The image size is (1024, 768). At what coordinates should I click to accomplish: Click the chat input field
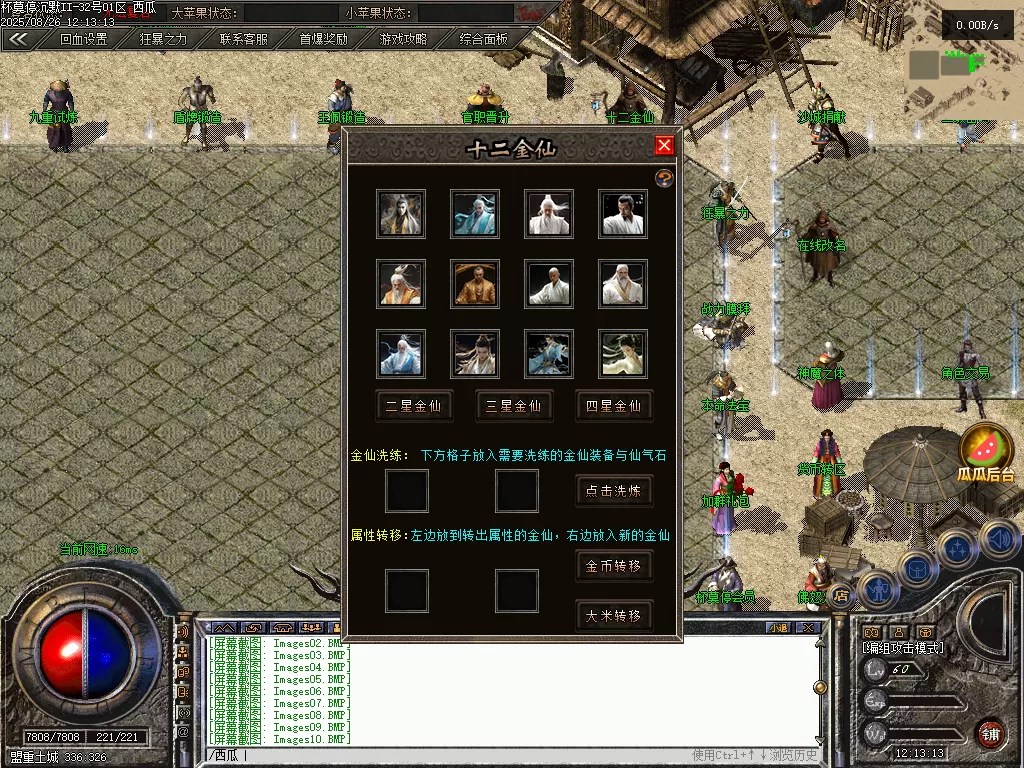click(450, 755)
